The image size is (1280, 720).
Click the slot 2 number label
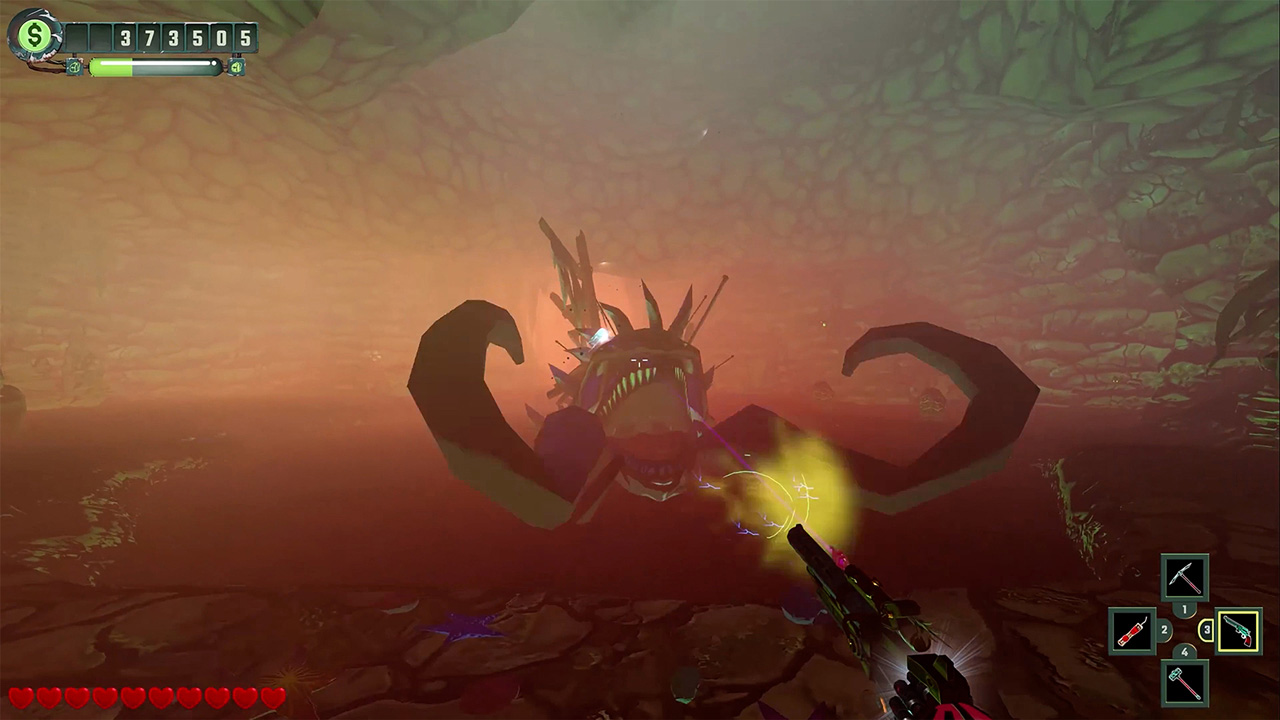(1165, 630)
